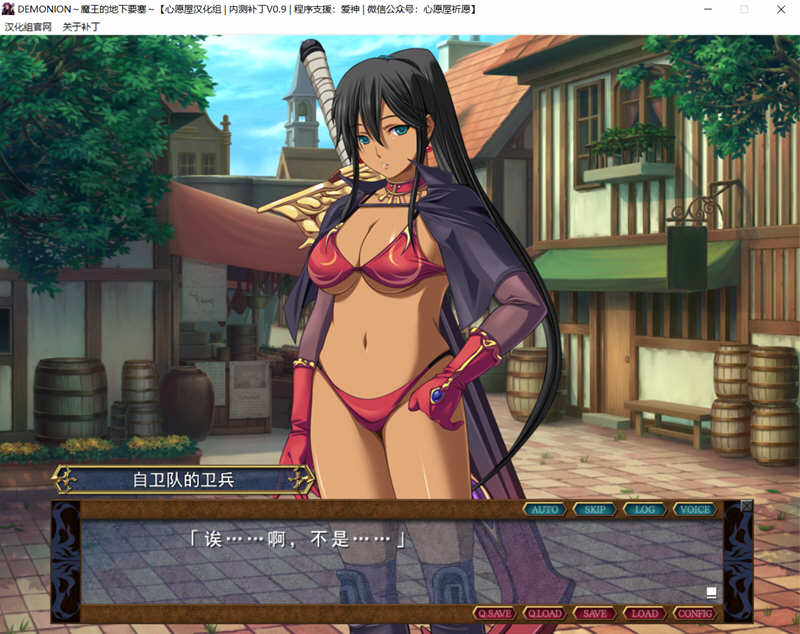Open the LOAD menu
800x634 pixels.
click(x=645, y=613)
